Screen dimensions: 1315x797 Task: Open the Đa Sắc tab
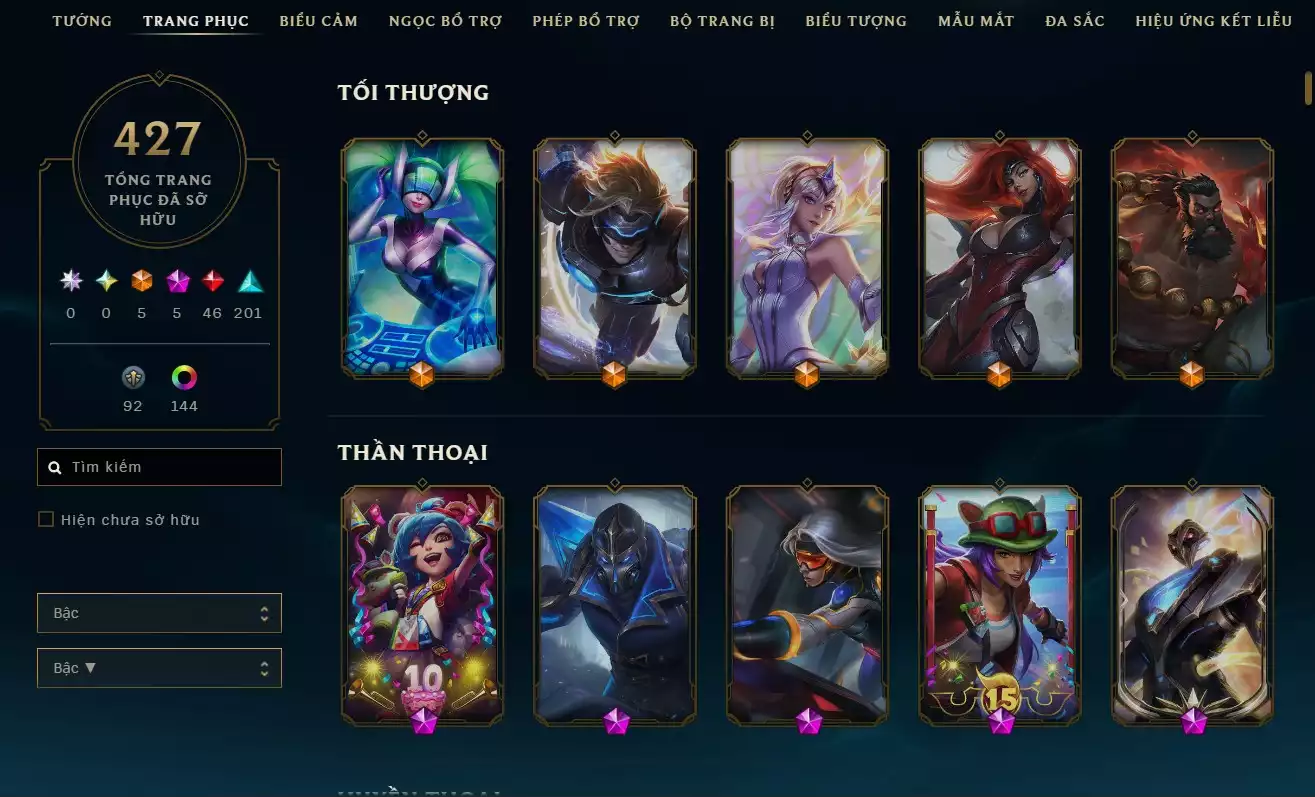[x=1075, y=21]
